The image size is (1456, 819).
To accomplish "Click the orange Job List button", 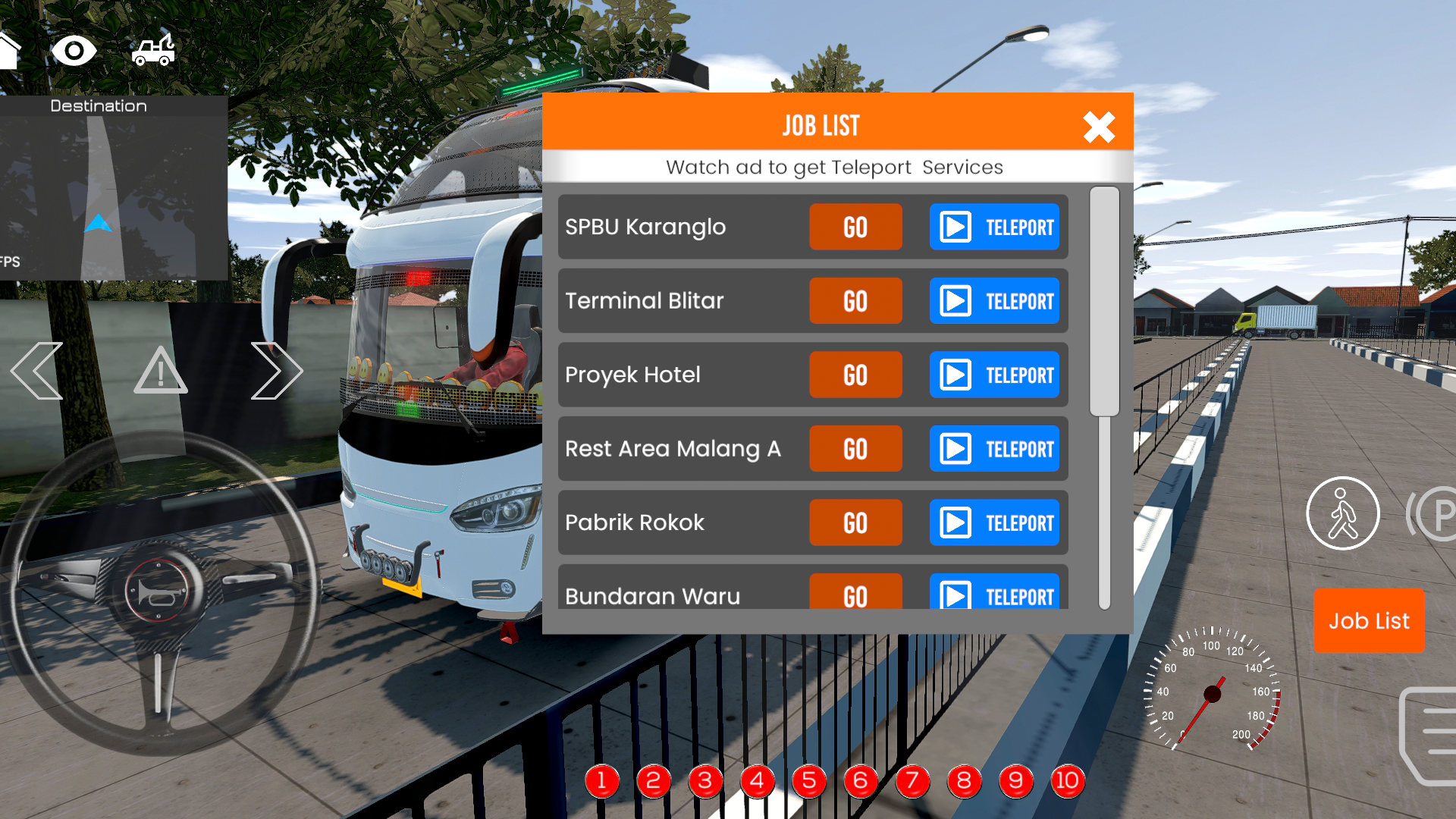I will [x=1369, y=620].
